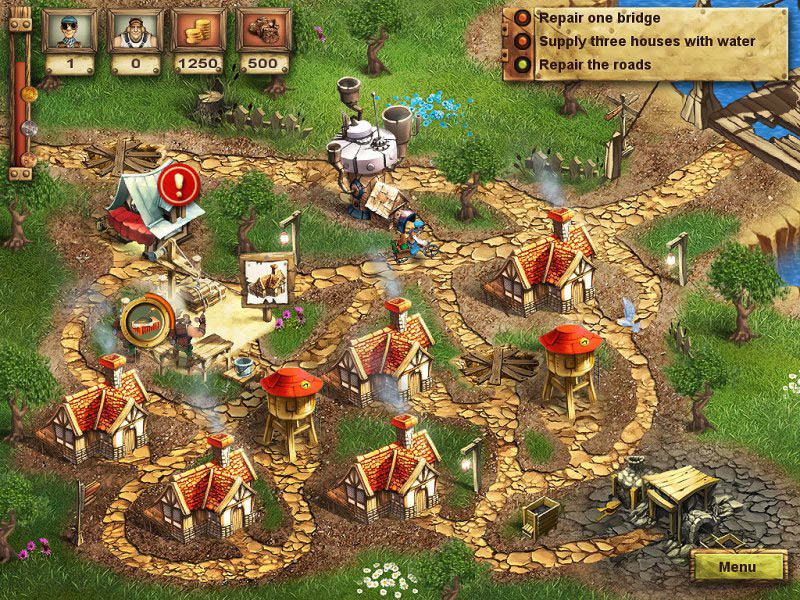Click the red exclamation alert marker
The width and height of the screenshot is (800, 600).
pyautogui.click(x=180, y=182)
